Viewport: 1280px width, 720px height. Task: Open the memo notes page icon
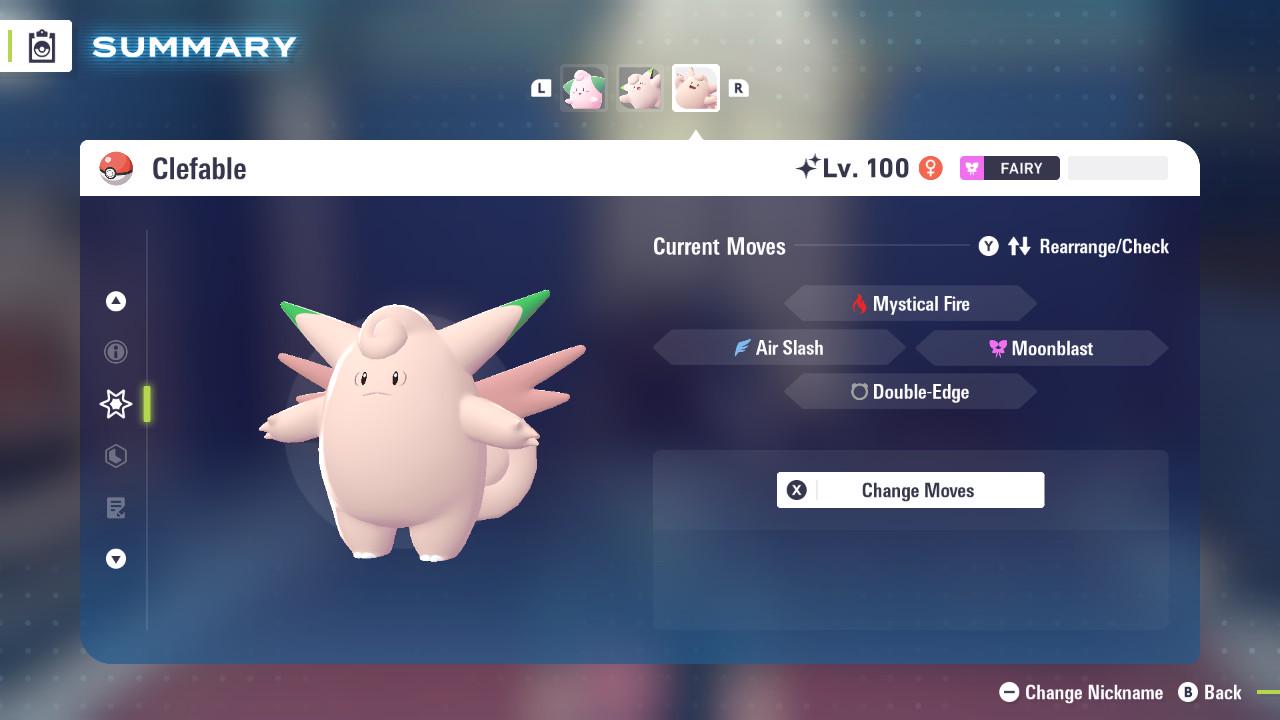(x=116, y=508)
